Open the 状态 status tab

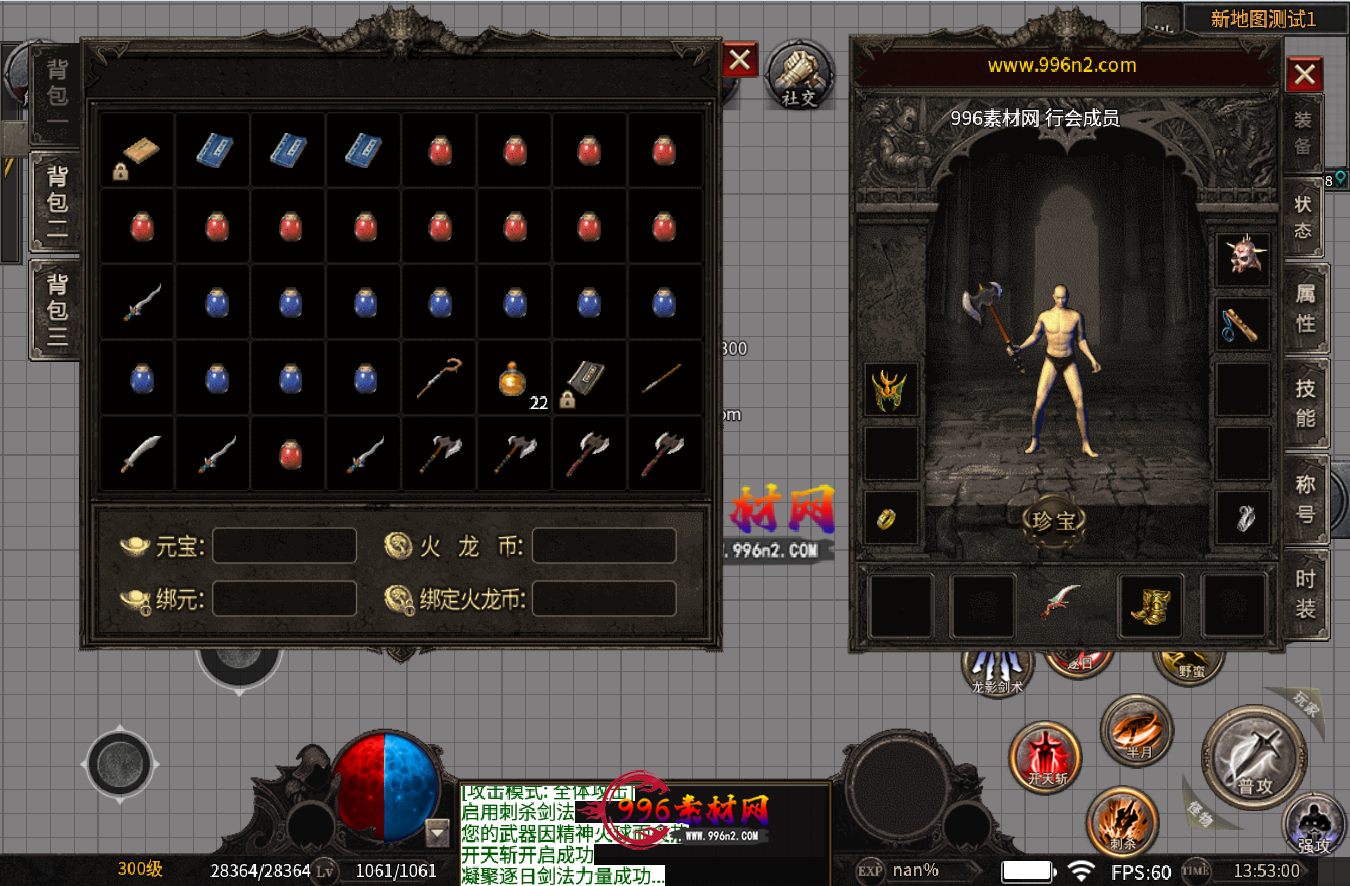pos(1304,216)
